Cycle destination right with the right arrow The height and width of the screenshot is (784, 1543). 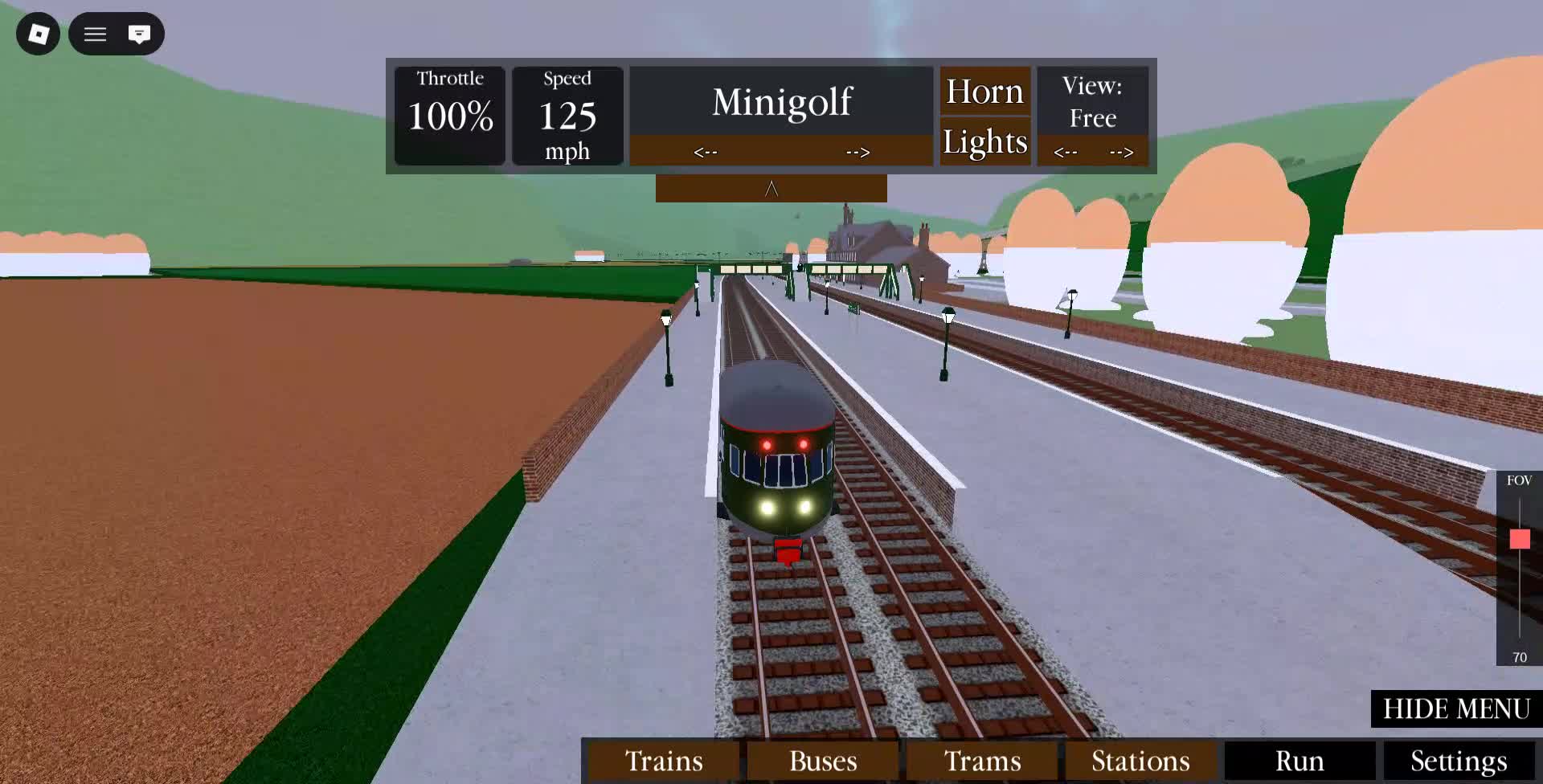(x=857, y=151)
